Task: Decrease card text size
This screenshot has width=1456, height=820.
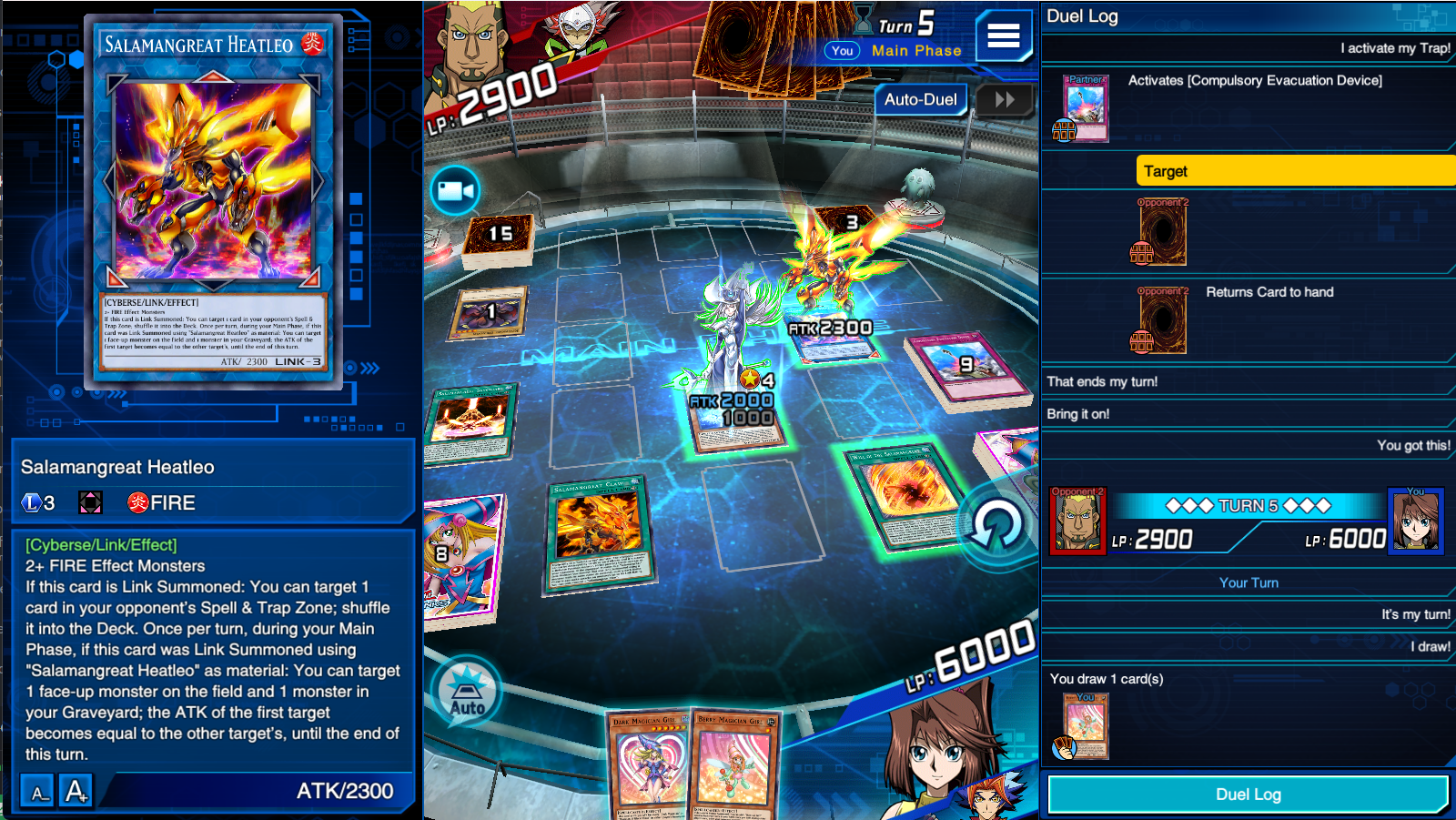Action: point(38,791)
